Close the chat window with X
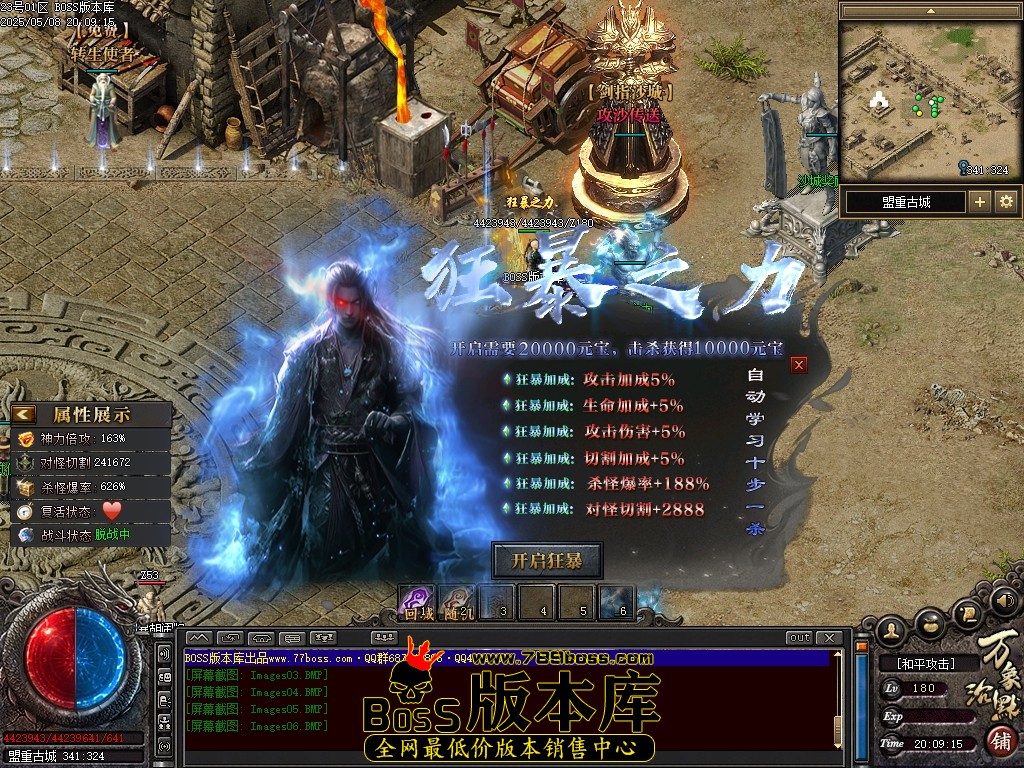The width and height of the screenshot is (1024, 768). [829, 638]
